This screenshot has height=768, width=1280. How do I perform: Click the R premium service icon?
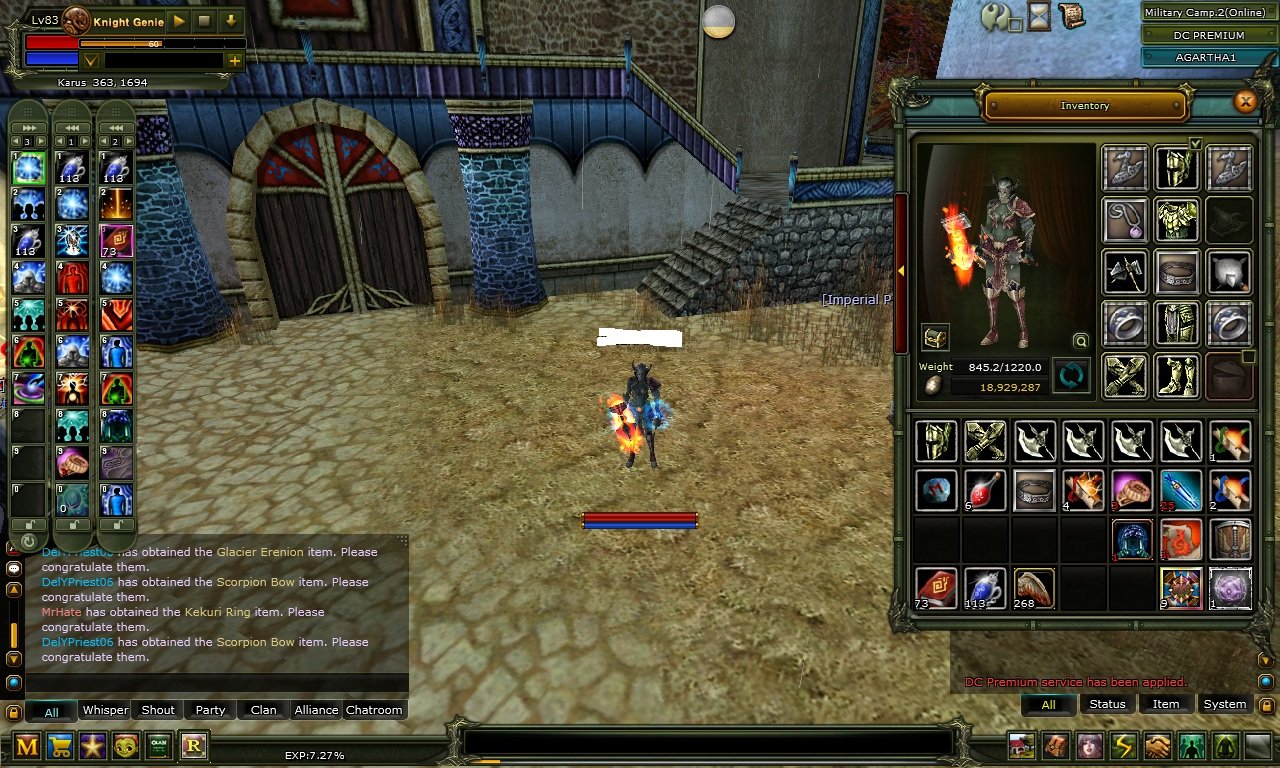(x=192, y=745)
